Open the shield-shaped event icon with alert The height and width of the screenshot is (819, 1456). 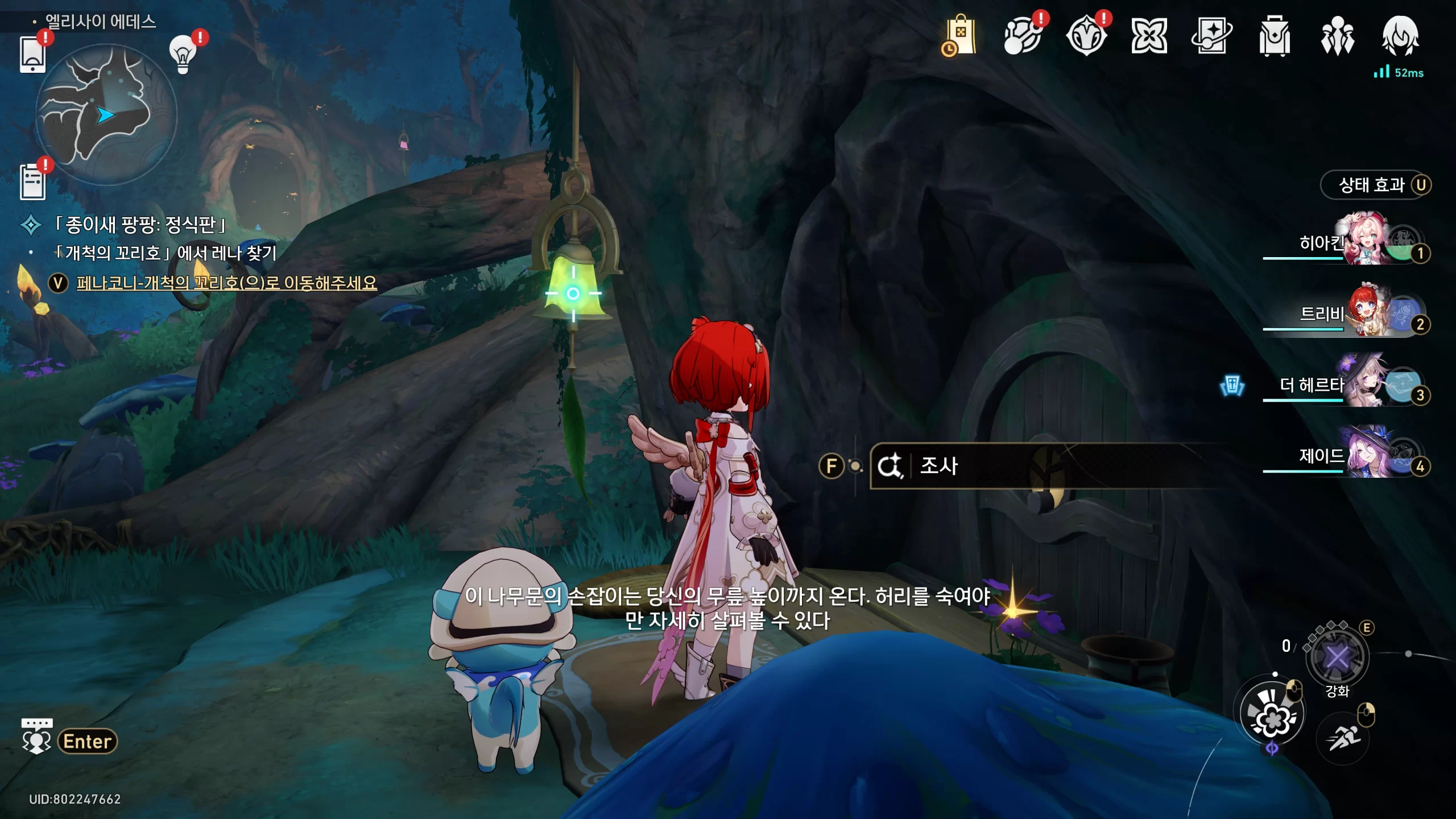click(x=1086, y=36)
